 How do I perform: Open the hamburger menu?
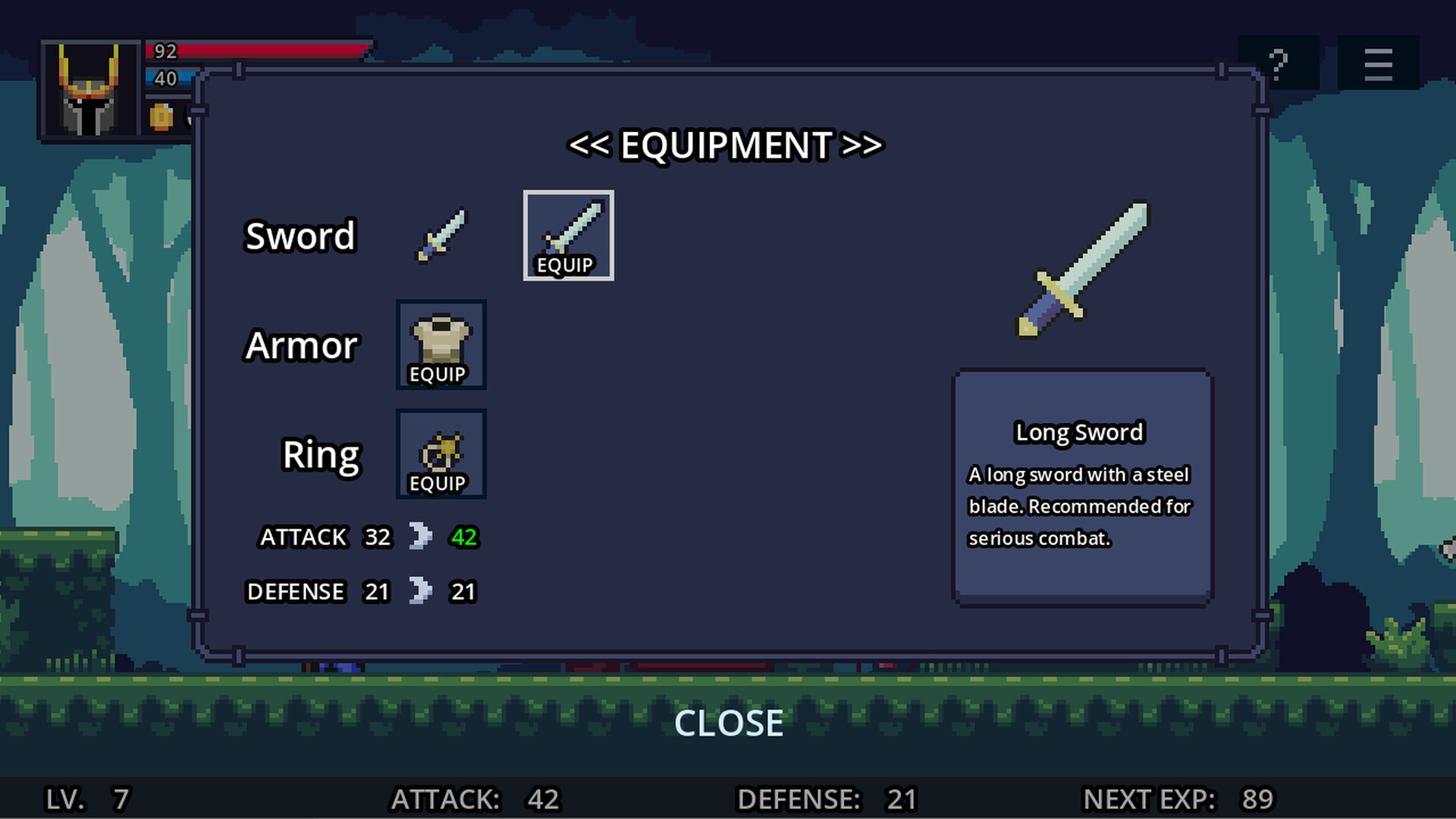(1378, 64)
